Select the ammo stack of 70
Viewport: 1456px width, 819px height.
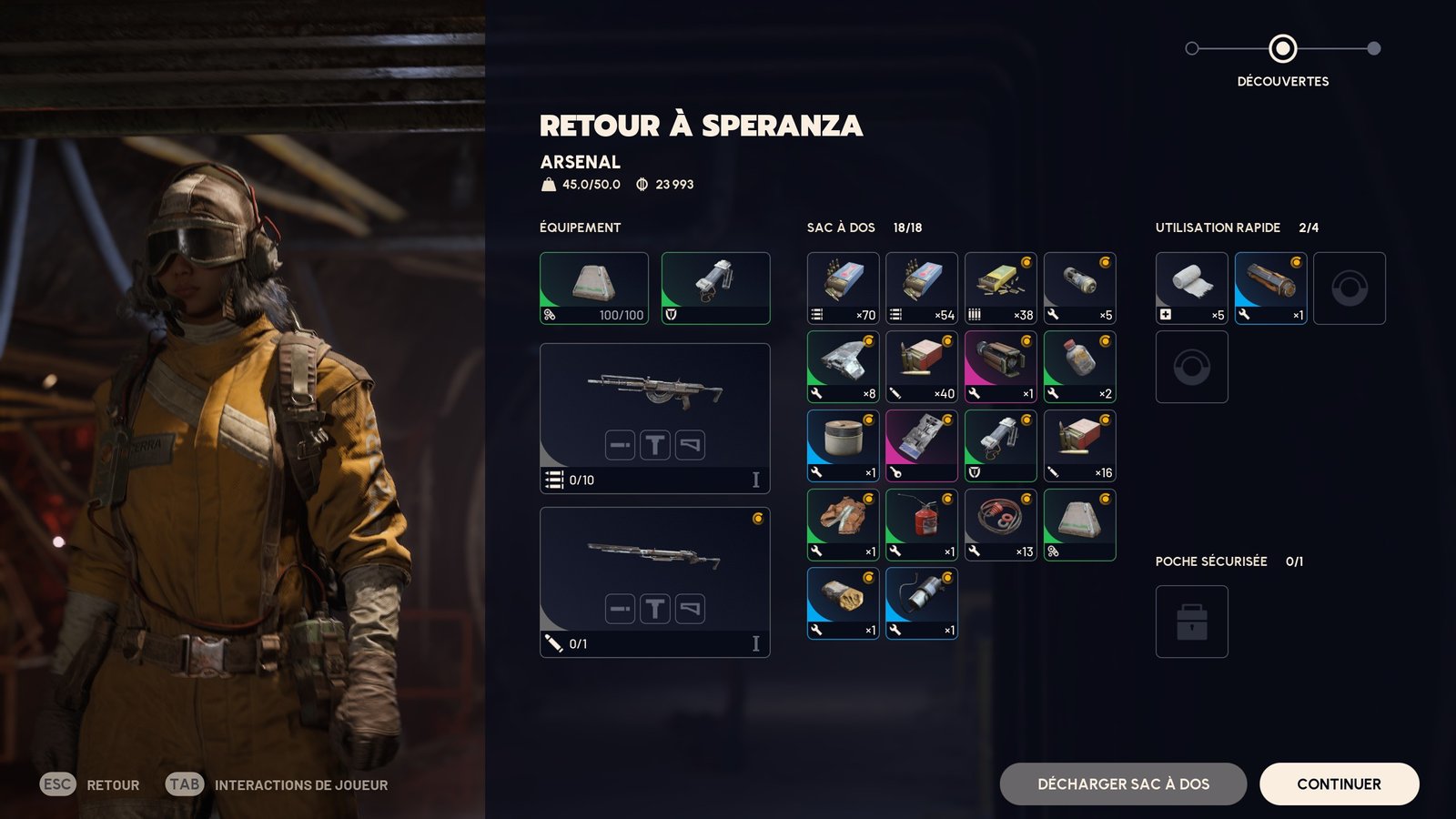coord(843,288)
